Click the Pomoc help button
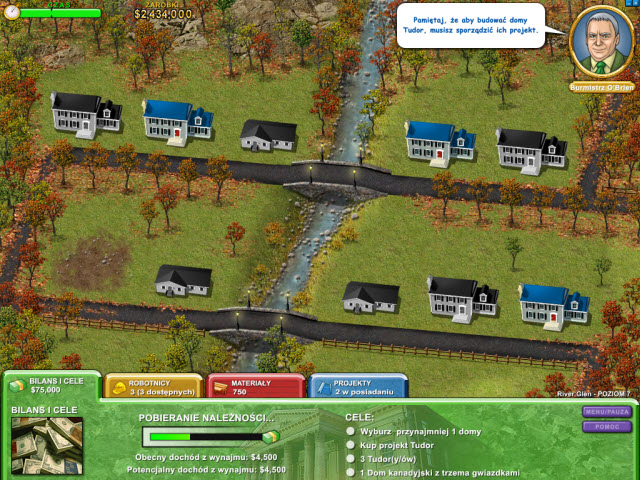 (607, 427)
